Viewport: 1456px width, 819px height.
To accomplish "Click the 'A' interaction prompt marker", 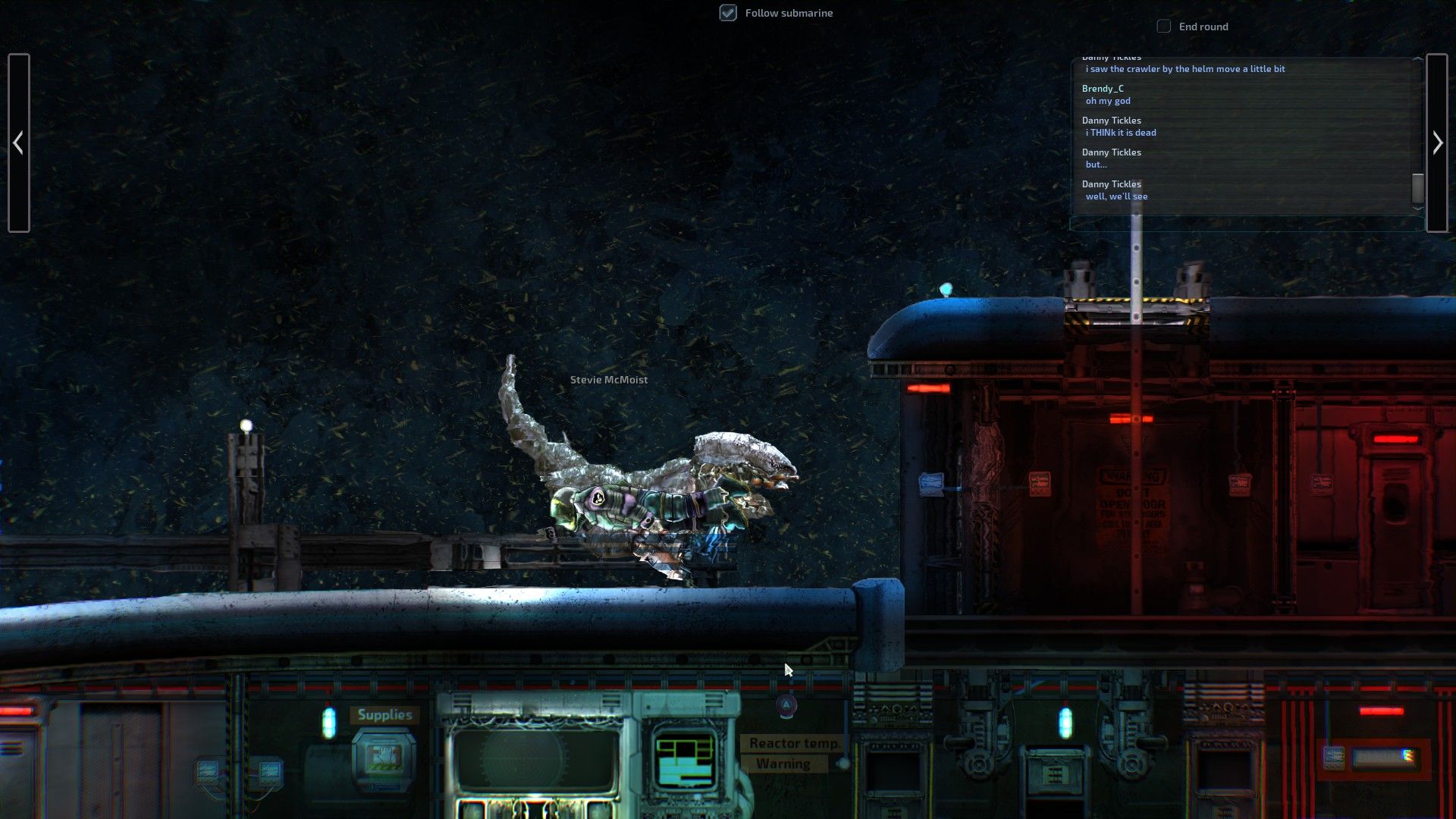I will click(787, 705).
